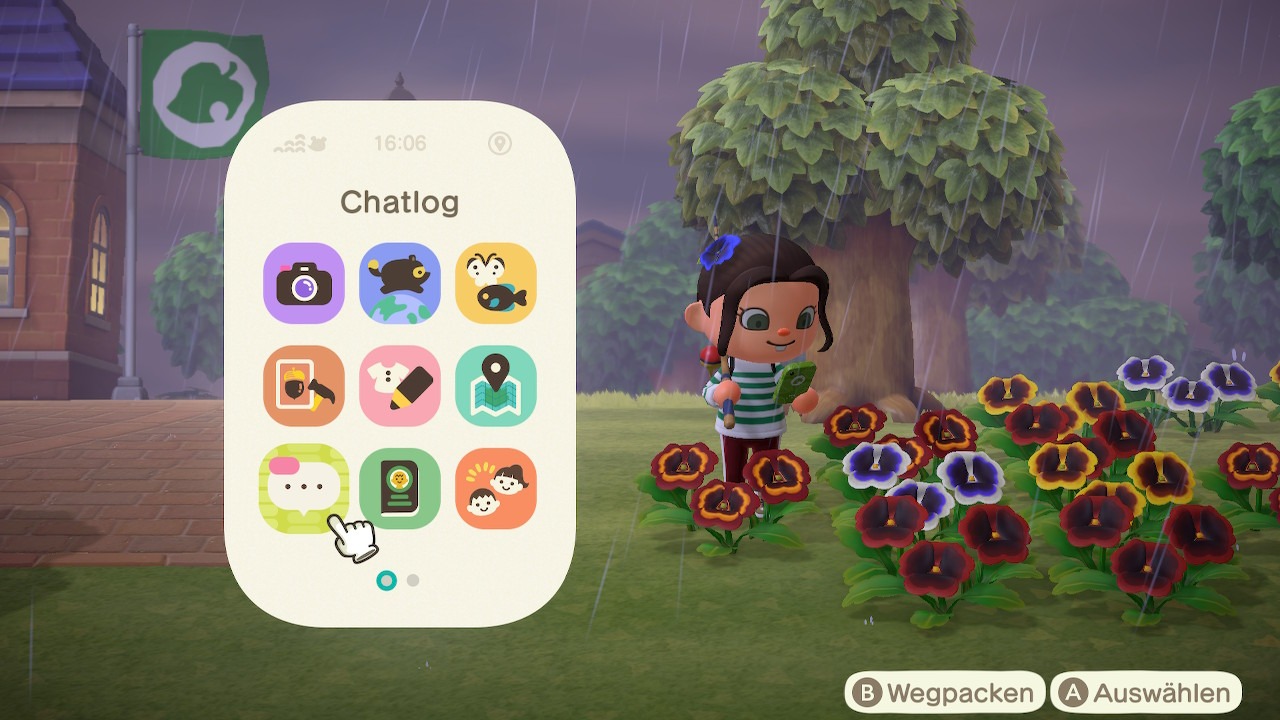Open the Chatlog speech bubble app

tap(304, 488)
